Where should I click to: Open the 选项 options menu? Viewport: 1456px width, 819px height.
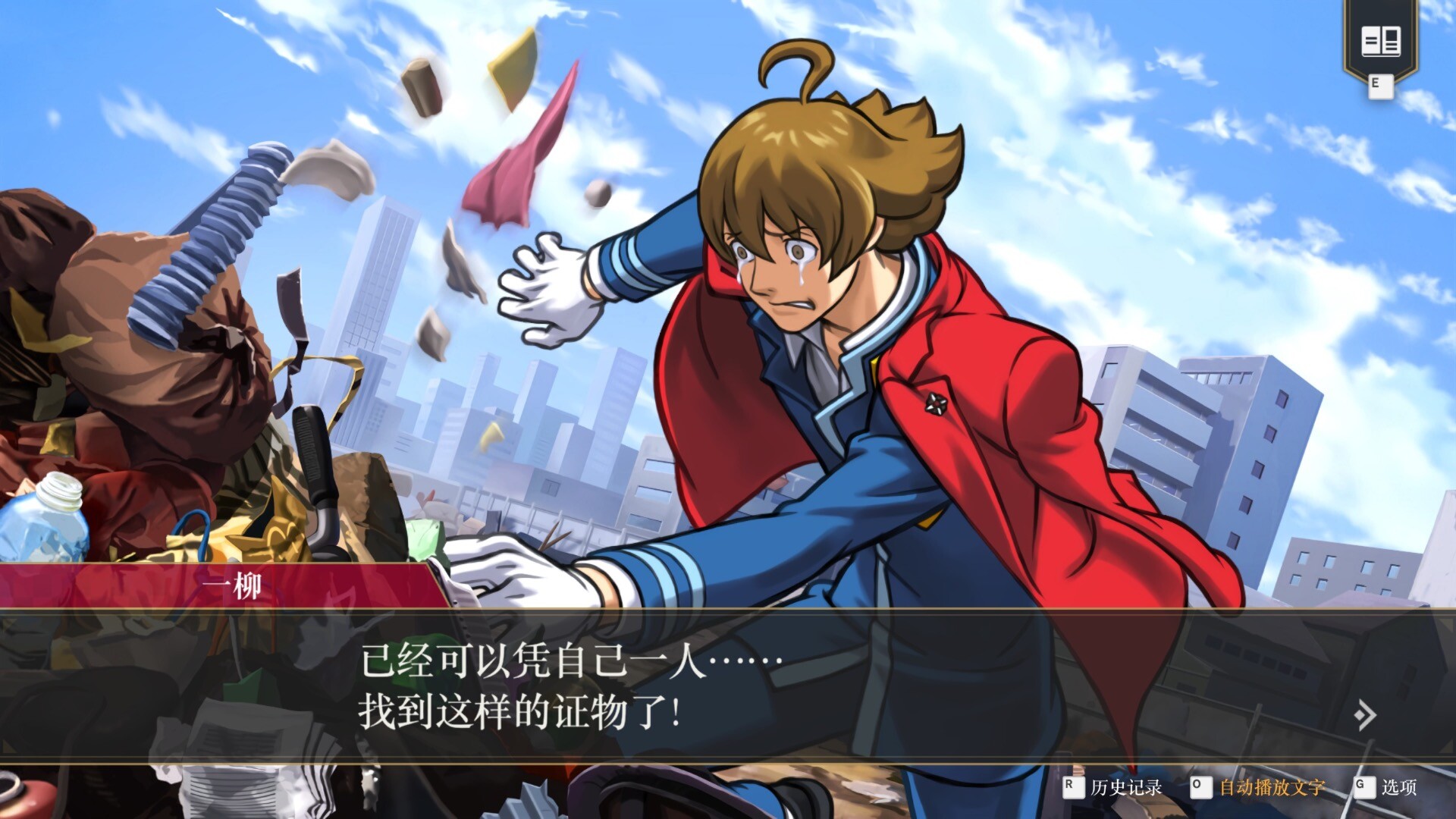click(1398, 787)
